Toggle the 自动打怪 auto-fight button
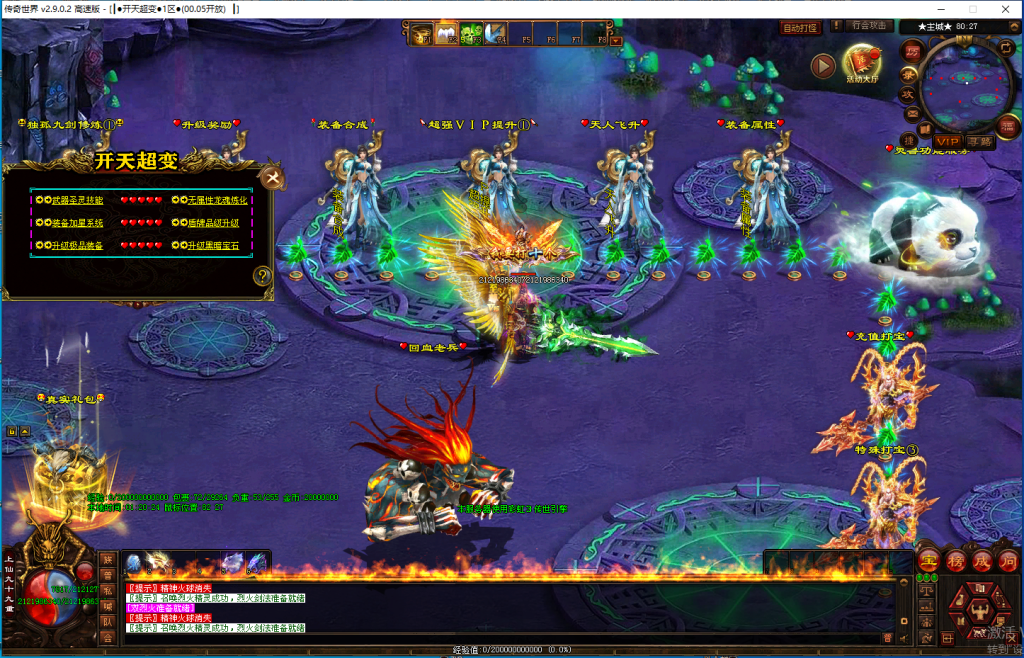1024x658 pixels. click(x=799, y=28)
